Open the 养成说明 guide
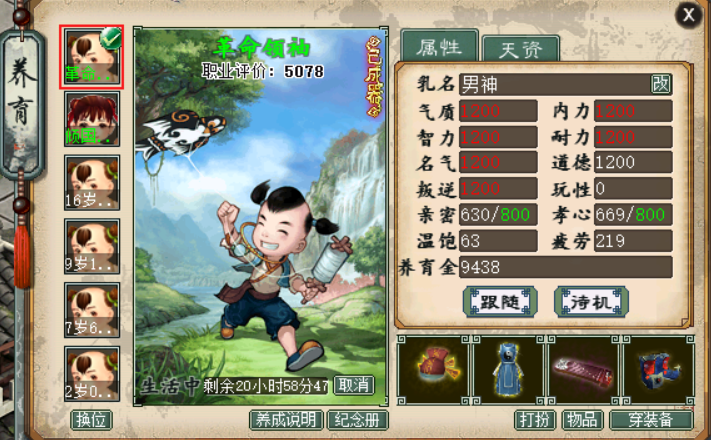Viewport: 711px width, 440px height. point(286,420)
